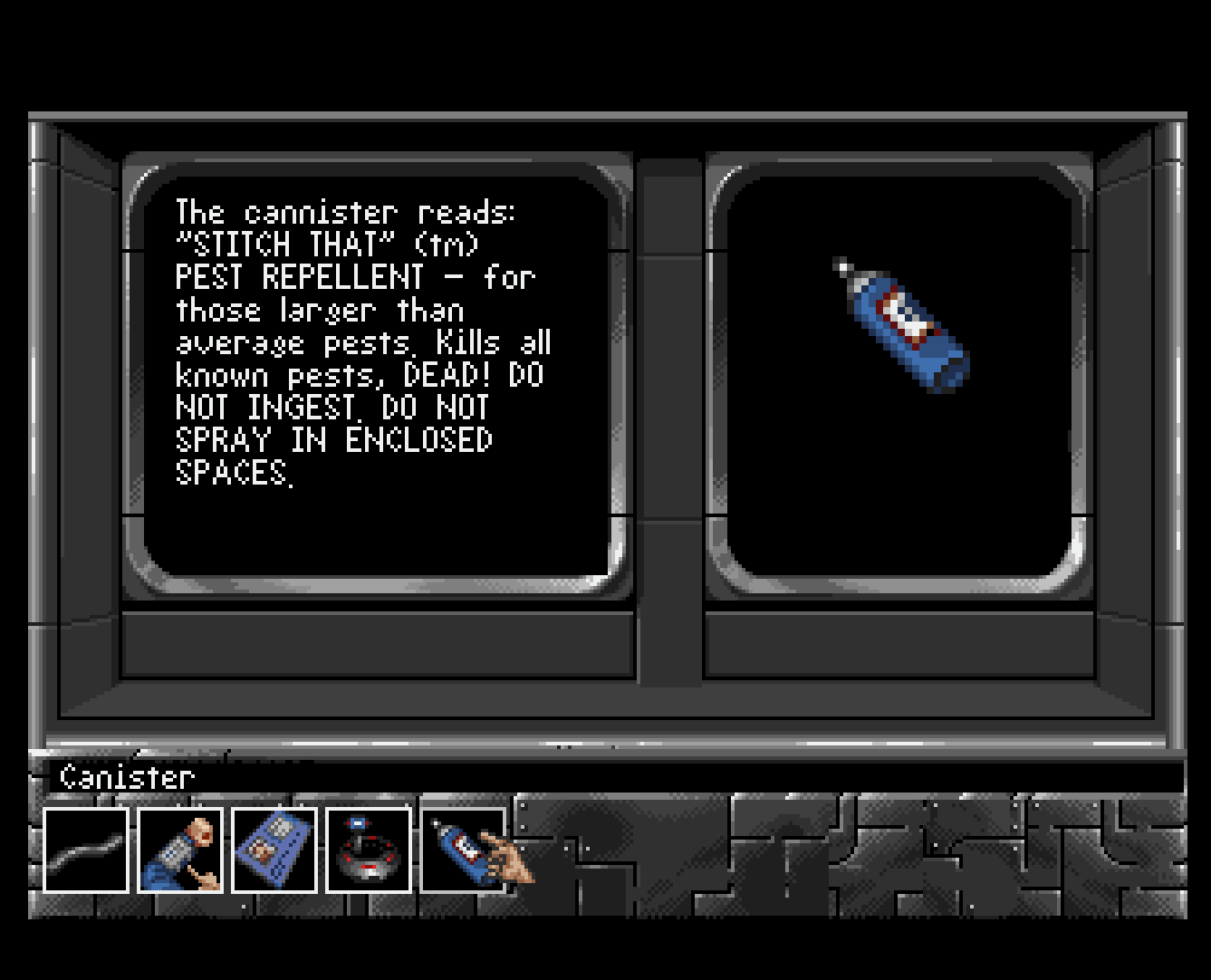Pick the bald figure inventory item
This screenshot has height=980, width=1211.
[x=180, y=850]
